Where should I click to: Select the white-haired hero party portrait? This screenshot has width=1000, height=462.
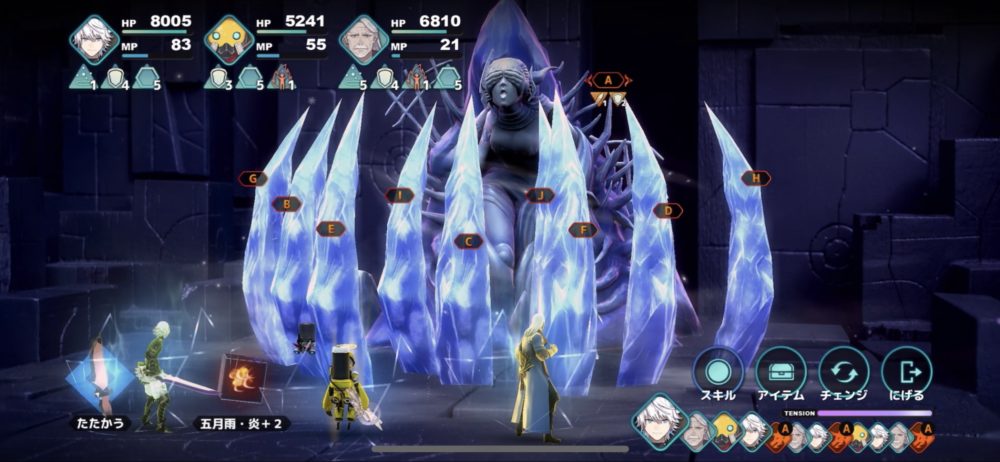tap(94, 40)
